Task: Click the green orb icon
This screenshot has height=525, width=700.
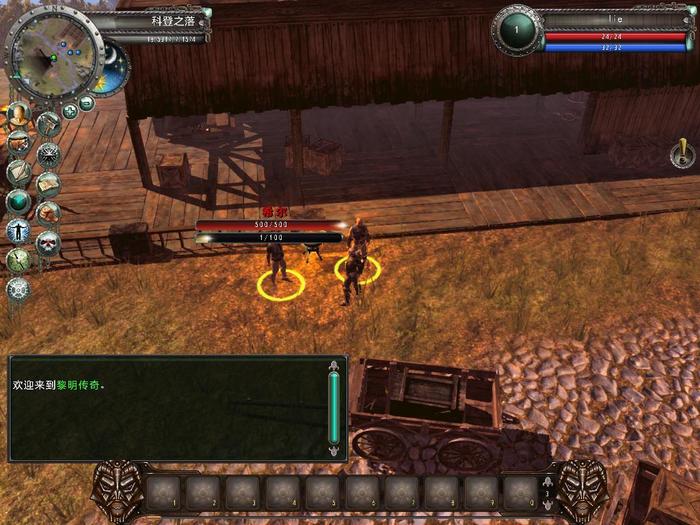Action: pos(18,201)
